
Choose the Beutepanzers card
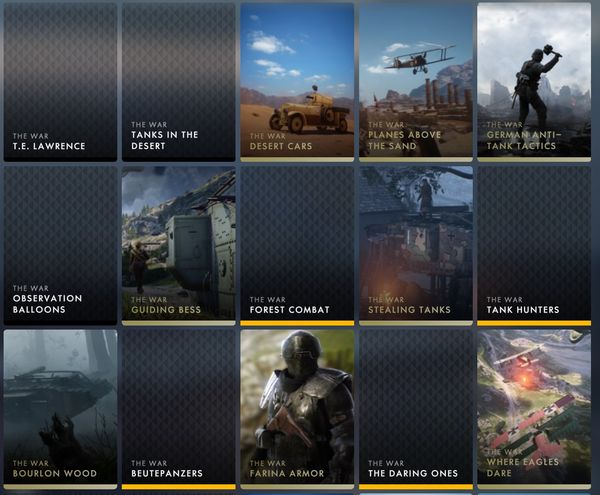coord(178,408)
